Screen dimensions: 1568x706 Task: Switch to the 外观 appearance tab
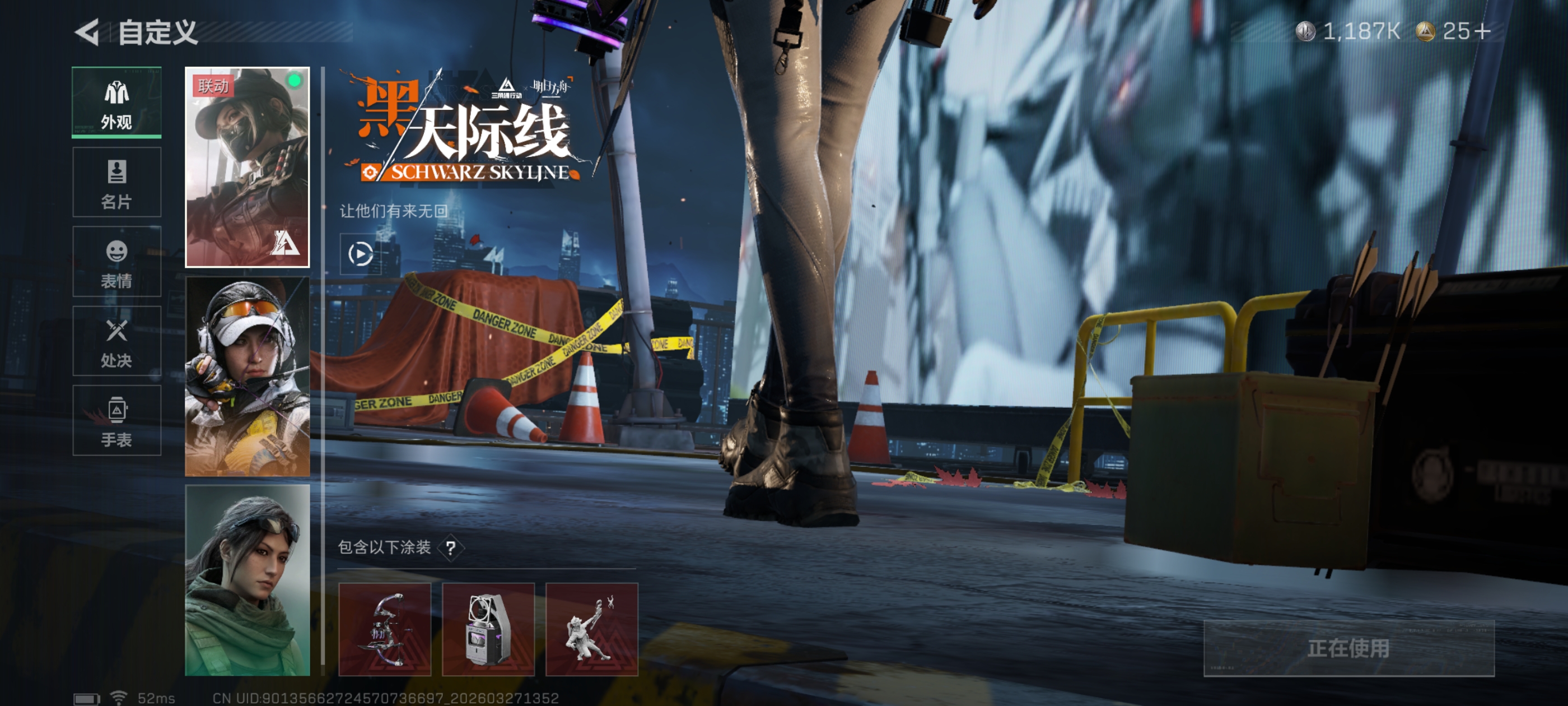(x=116, y=102)
